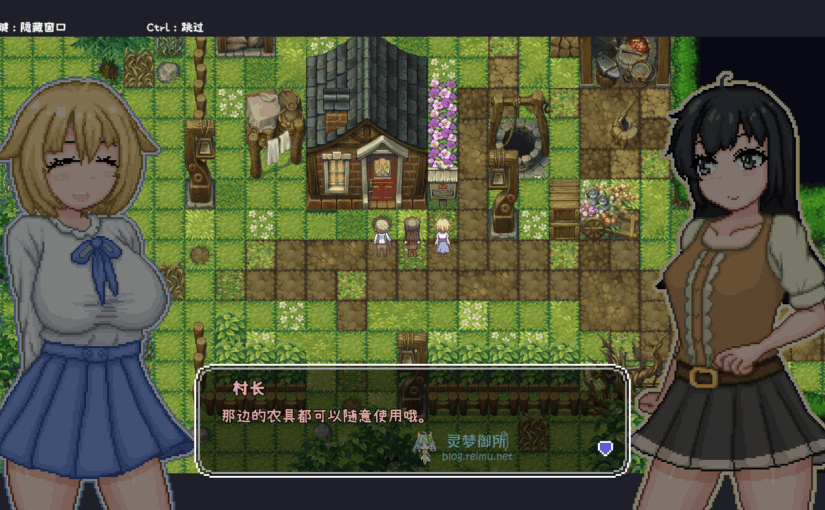Click the blue continue arrow in dialogue

605,448
